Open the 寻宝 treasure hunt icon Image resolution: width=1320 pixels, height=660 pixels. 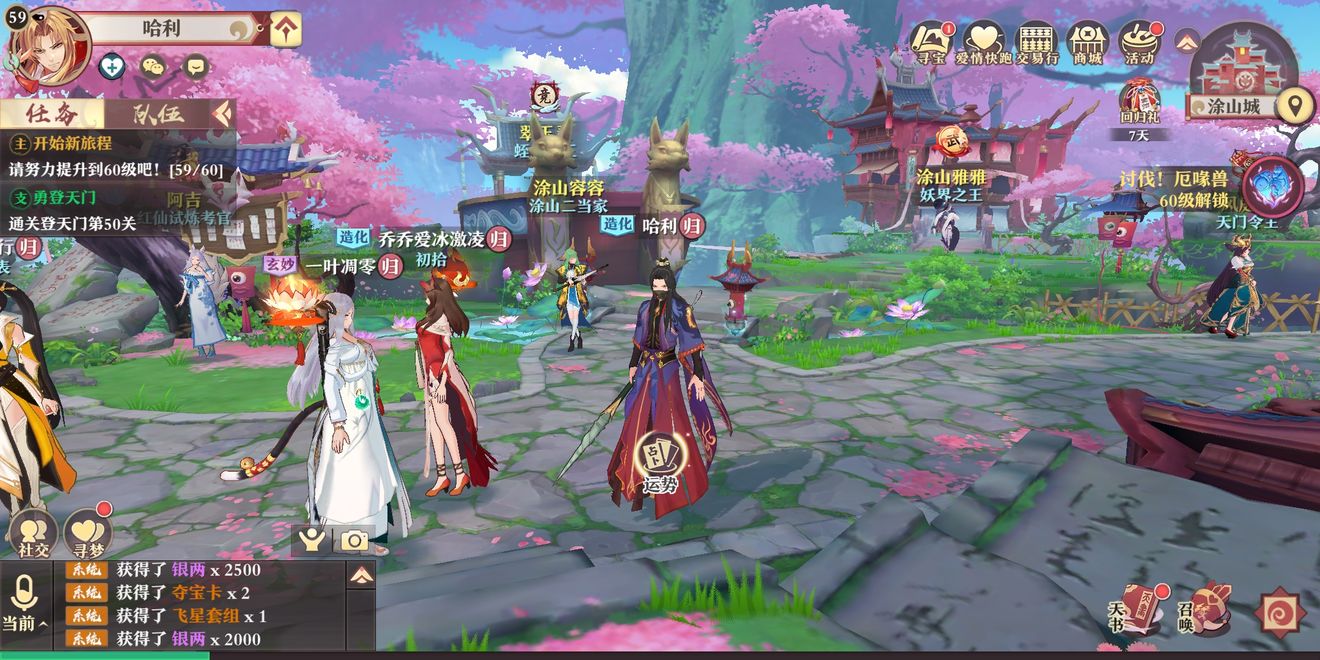tap(932, 43)
